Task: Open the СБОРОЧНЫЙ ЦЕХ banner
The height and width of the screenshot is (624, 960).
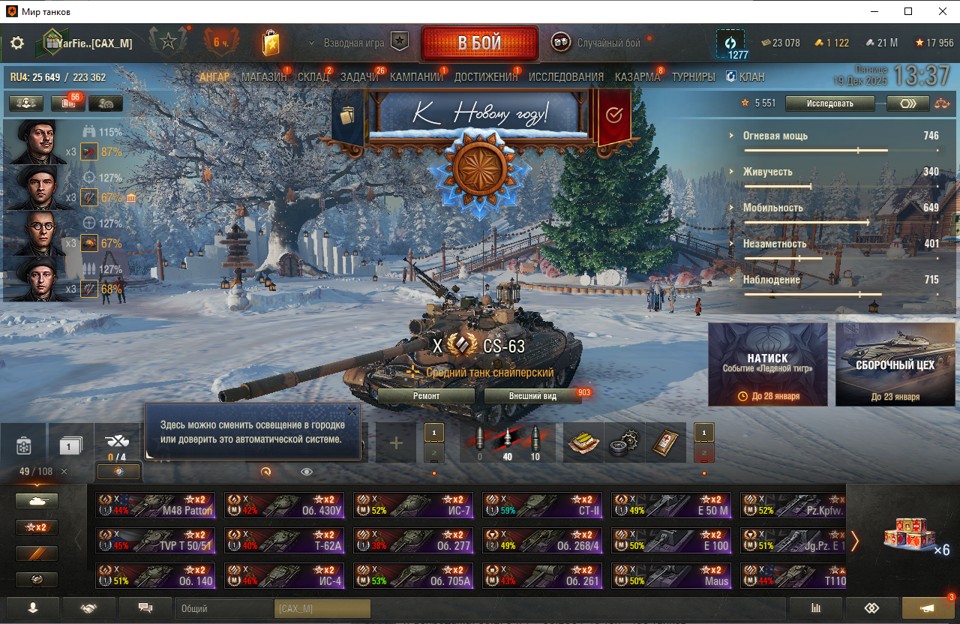Action: click(x=895, y=364)
